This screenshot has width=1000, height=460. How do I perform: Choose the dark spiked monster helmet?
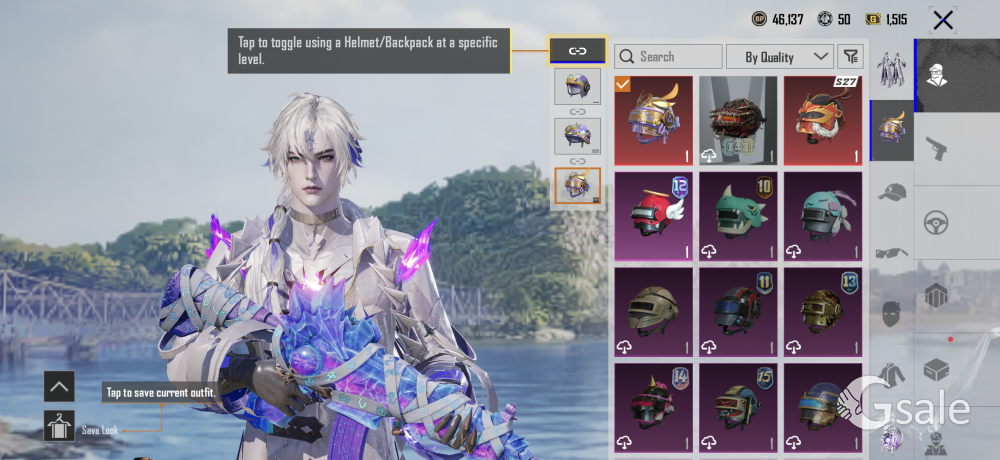pos(738,120)
